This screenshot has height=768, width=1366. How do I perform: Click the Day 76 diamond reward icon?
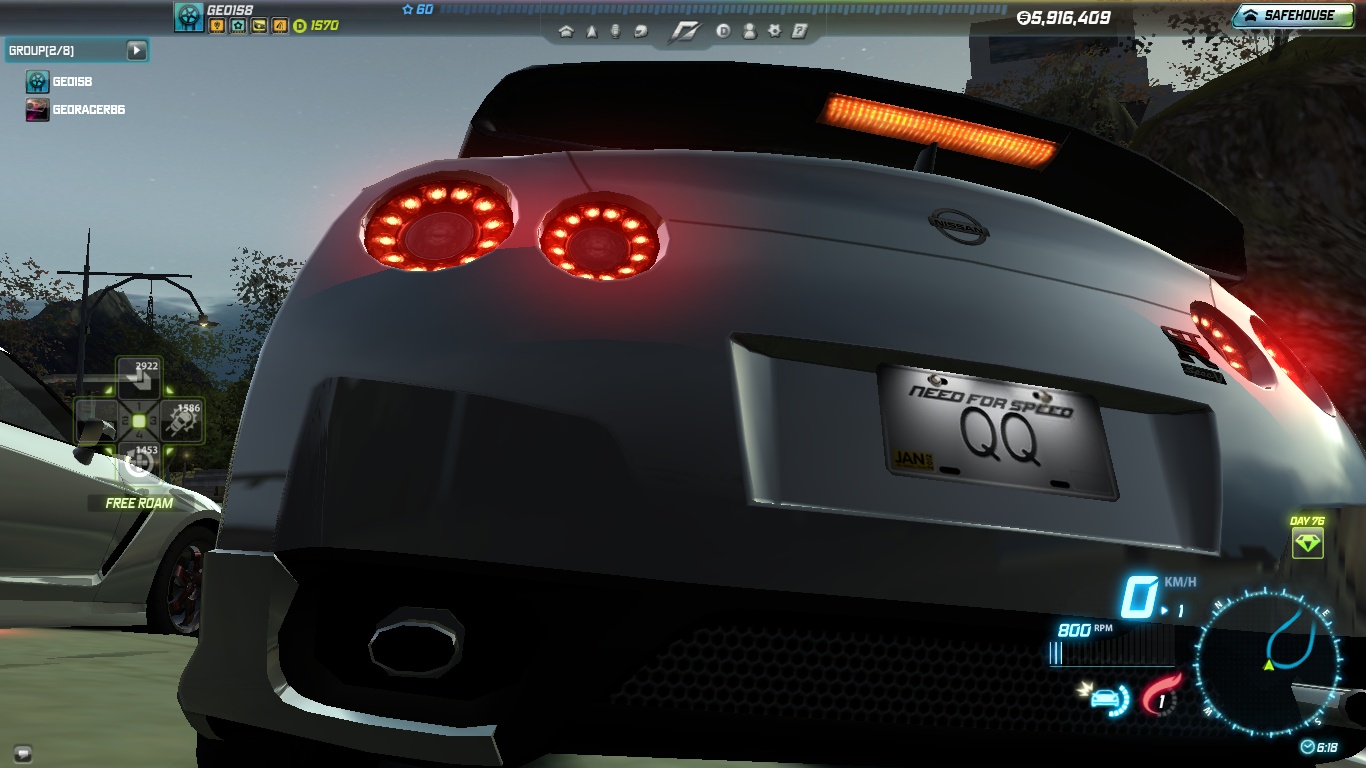[1308, 543]
